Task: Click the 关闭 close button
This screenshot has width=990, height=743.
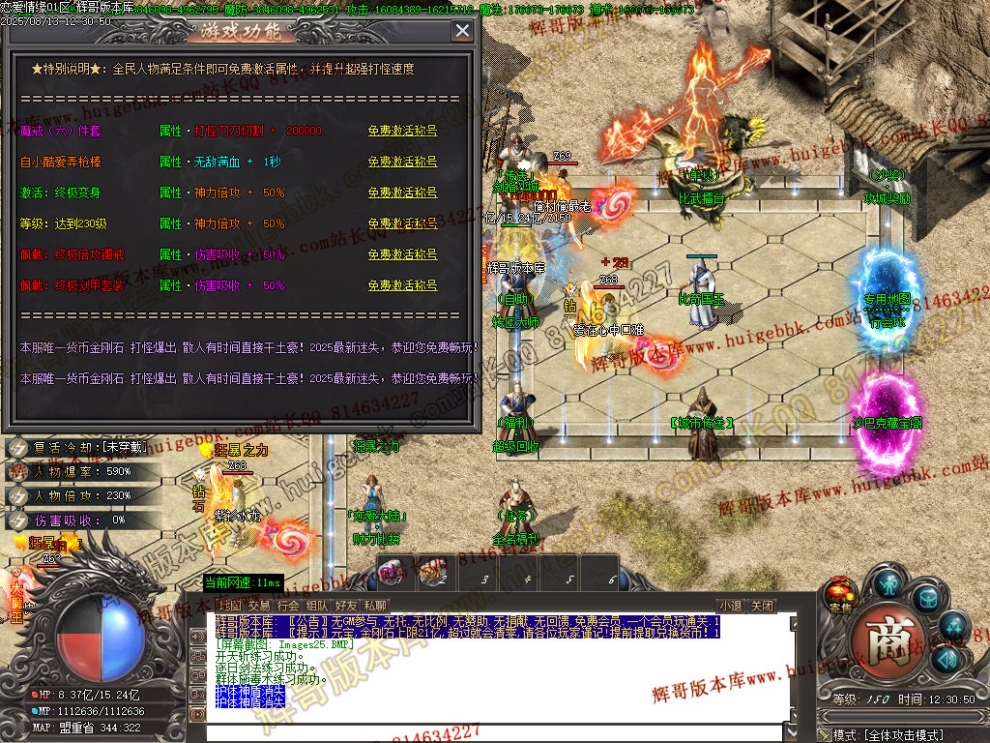Action: 763,606
